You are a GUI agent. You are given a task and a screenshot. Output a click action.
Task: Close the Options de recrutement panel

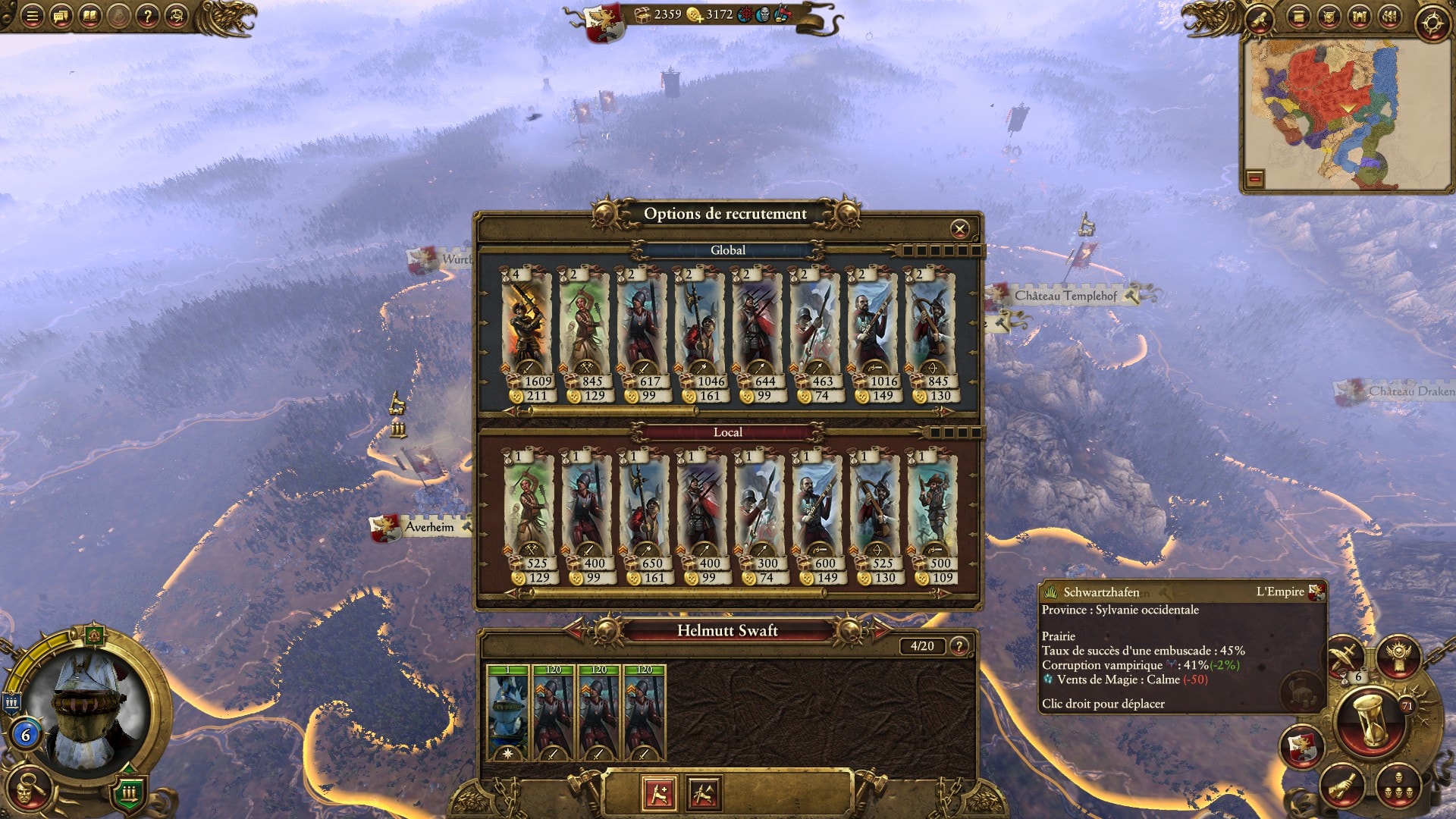tap(959, 229)
